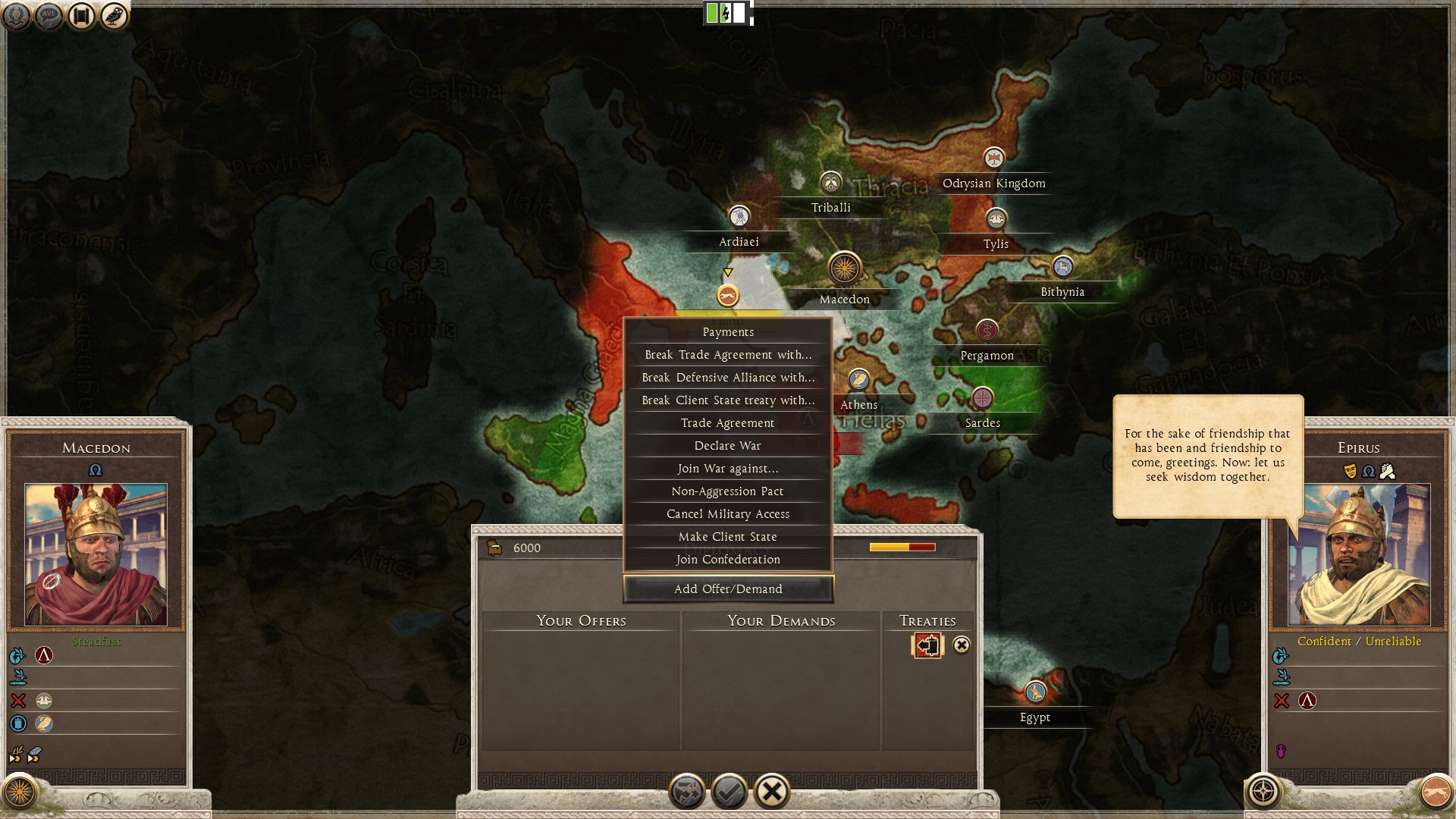Click the Epirus leader portrait
Screen dimensions: 1456x819
click(x=1359, y=554)
